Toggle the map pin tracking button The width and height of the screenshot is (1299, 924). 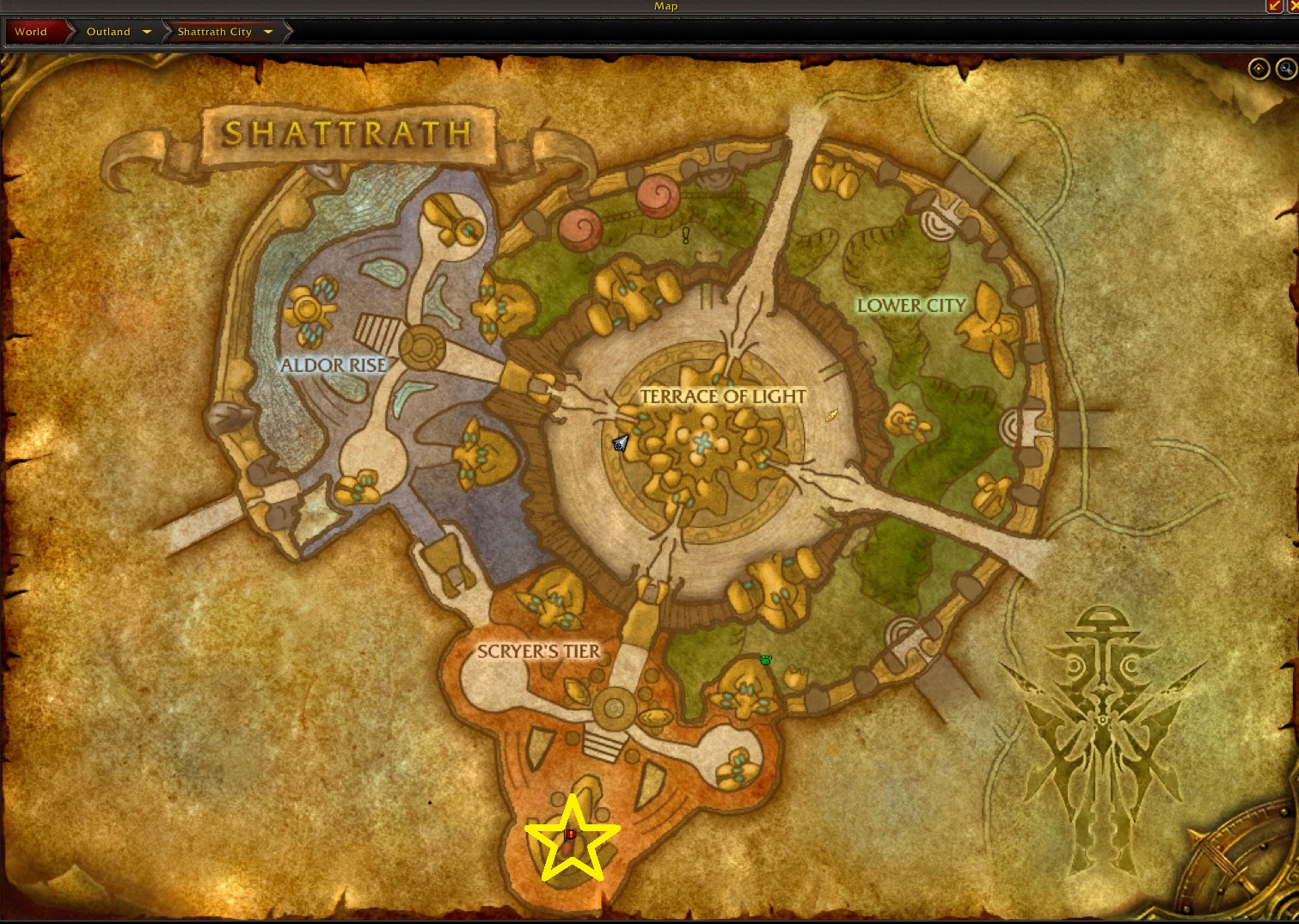pyautogui.click(x=1259, y=69)
